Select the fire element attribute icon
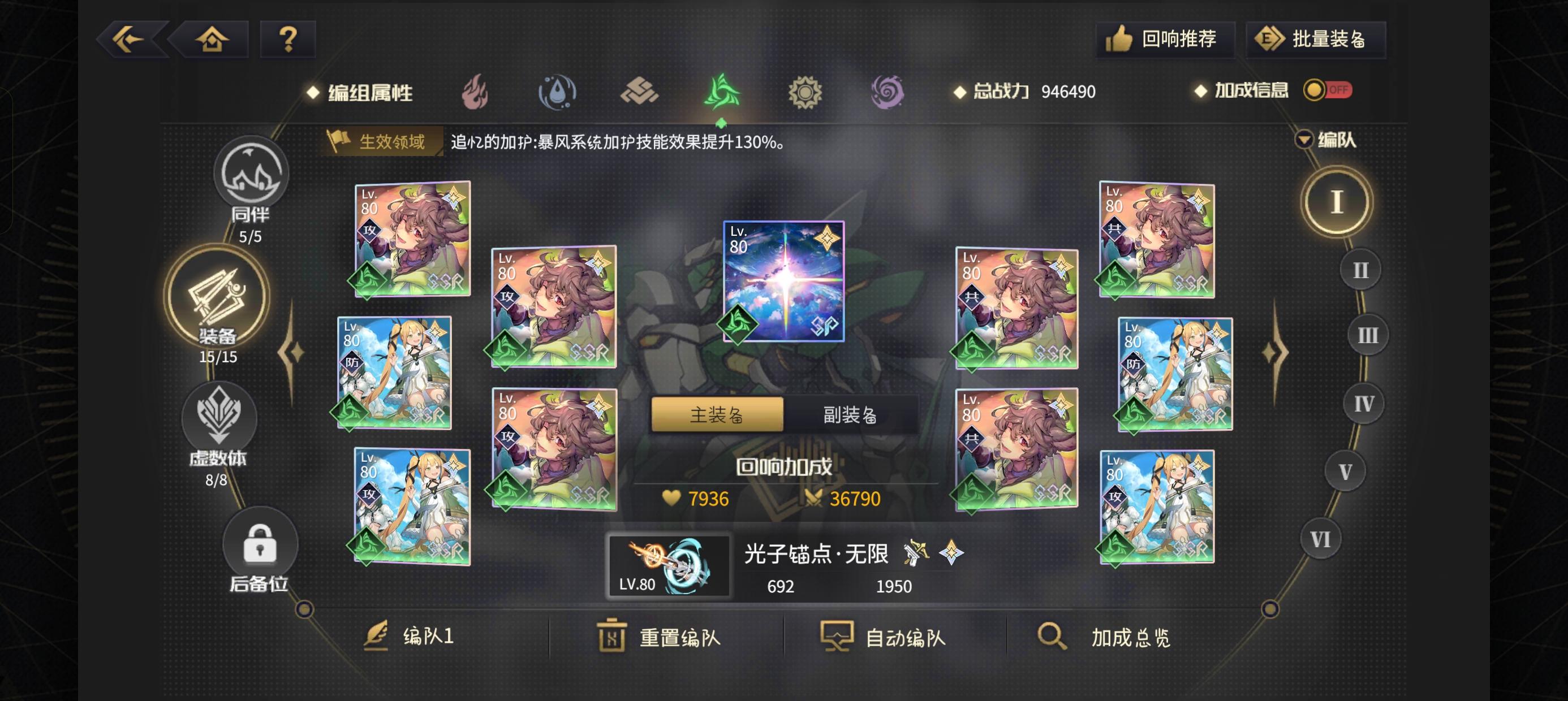Image resolution: width=1568 pixels, height=701 pixels. [x=478, y=92]
